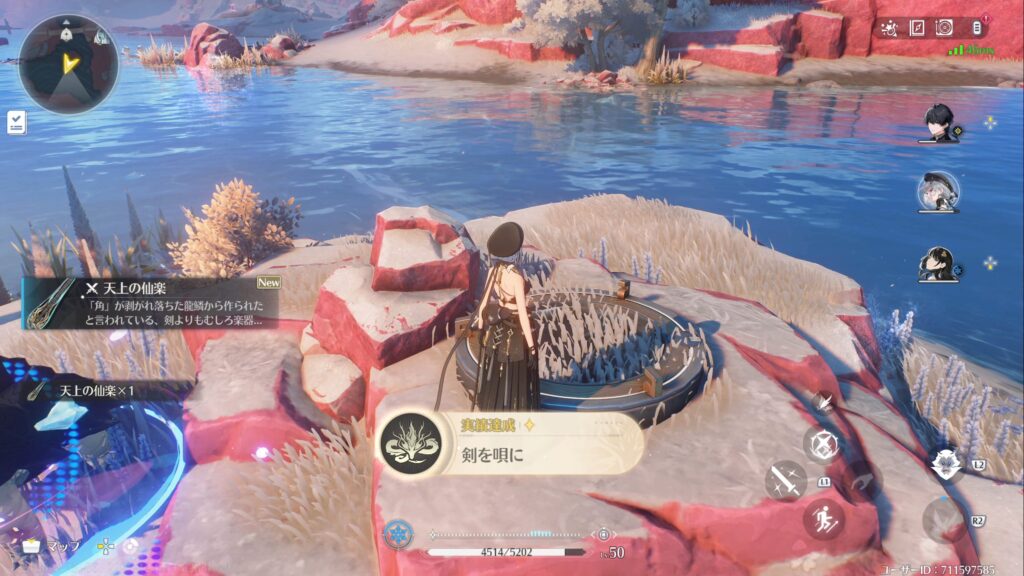Click the 実績達成 剣を唄に achievement popup

coord(510,443)
